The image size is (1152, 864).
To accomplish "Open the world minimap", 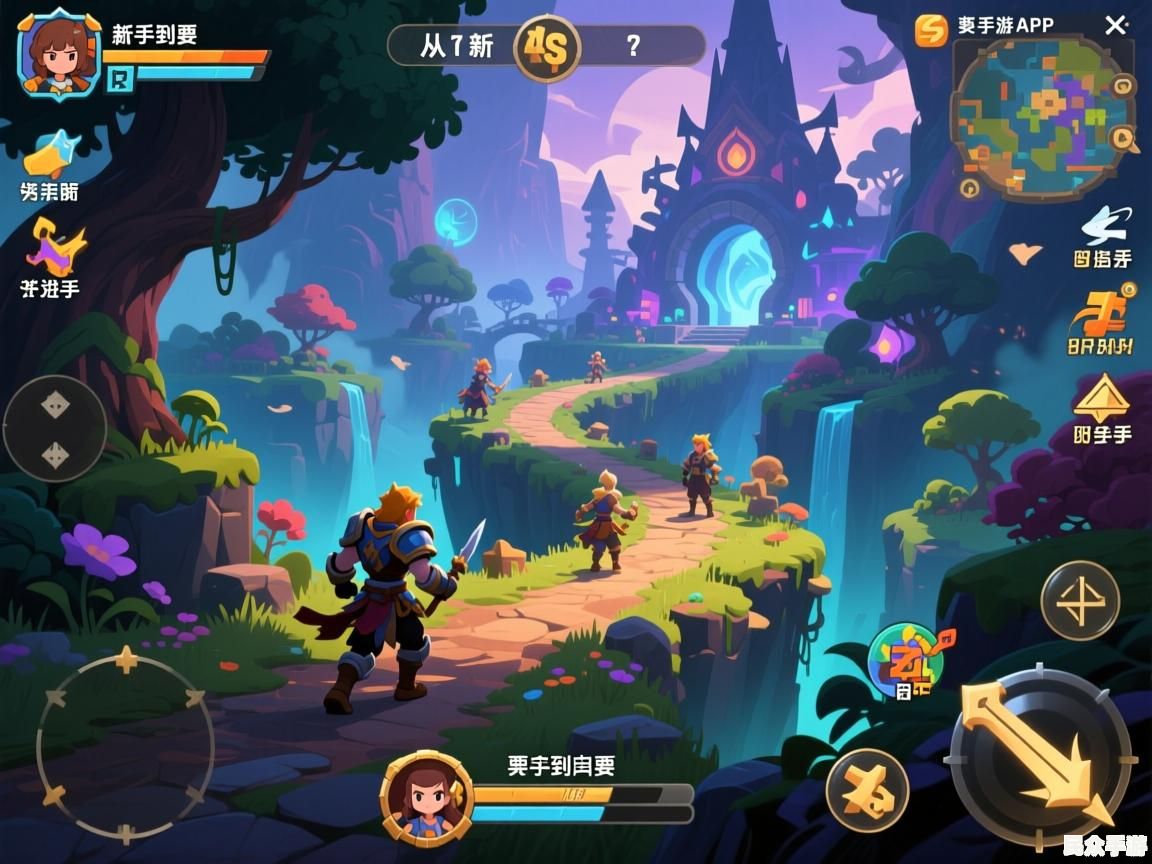I will [x=1042, y=116].
